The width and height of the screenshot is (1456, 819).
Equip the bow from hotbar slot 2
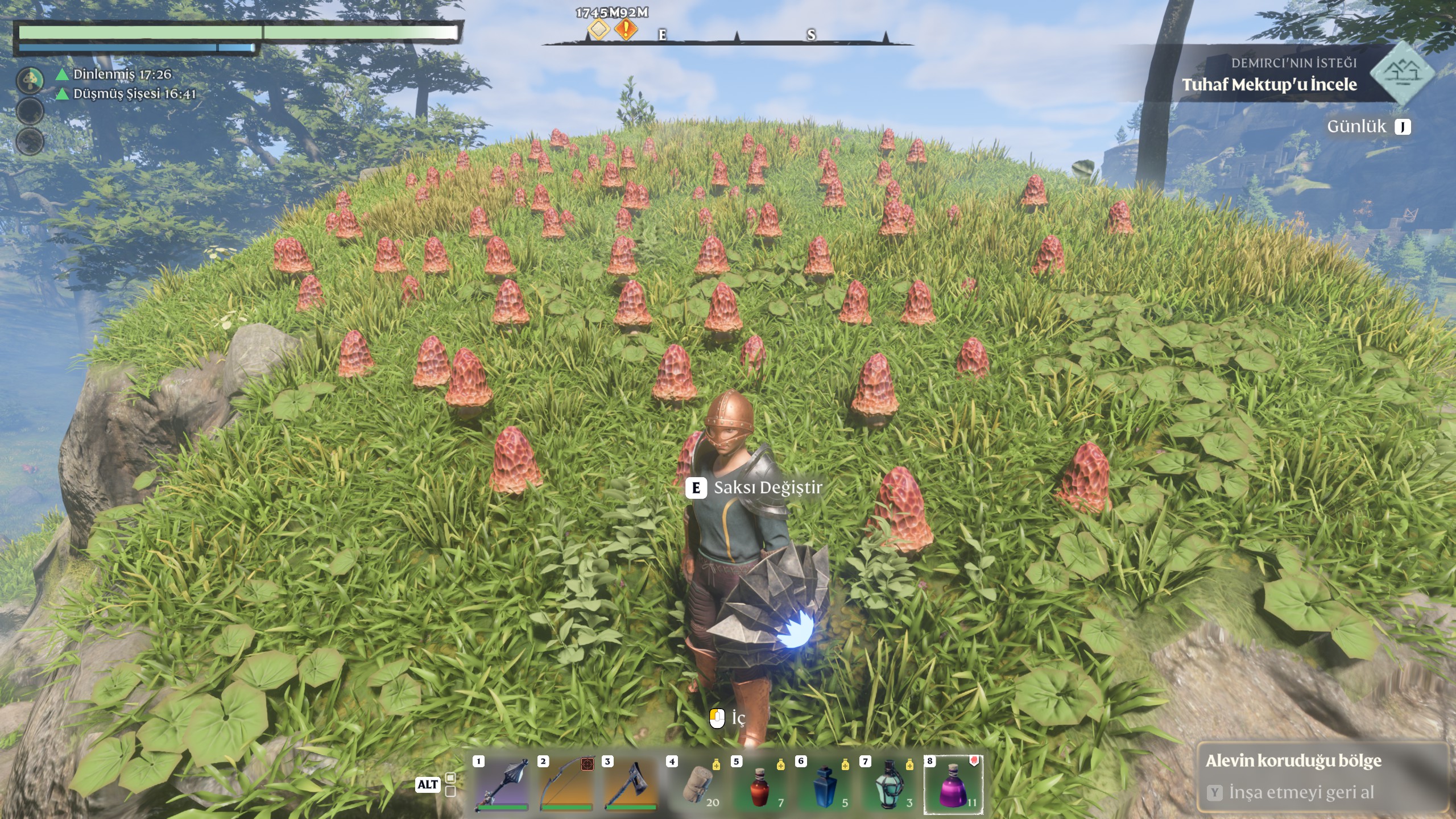point(566,784)
